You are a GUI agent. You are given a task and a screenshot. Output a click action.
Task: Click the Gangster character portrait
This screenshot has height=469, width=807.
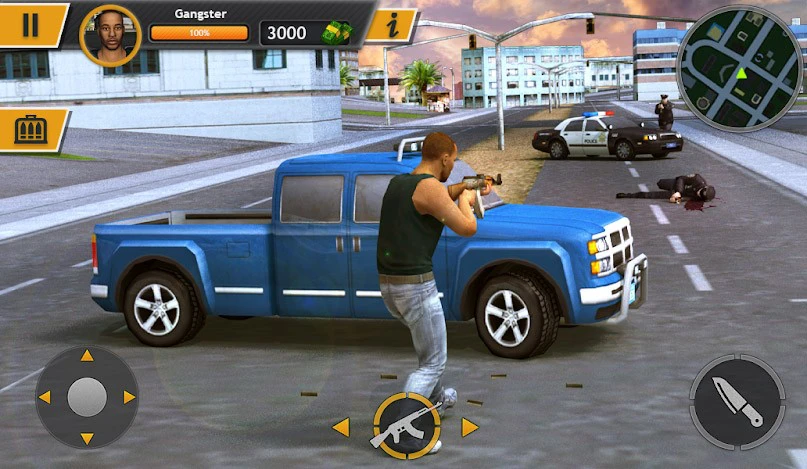[109, 35]
